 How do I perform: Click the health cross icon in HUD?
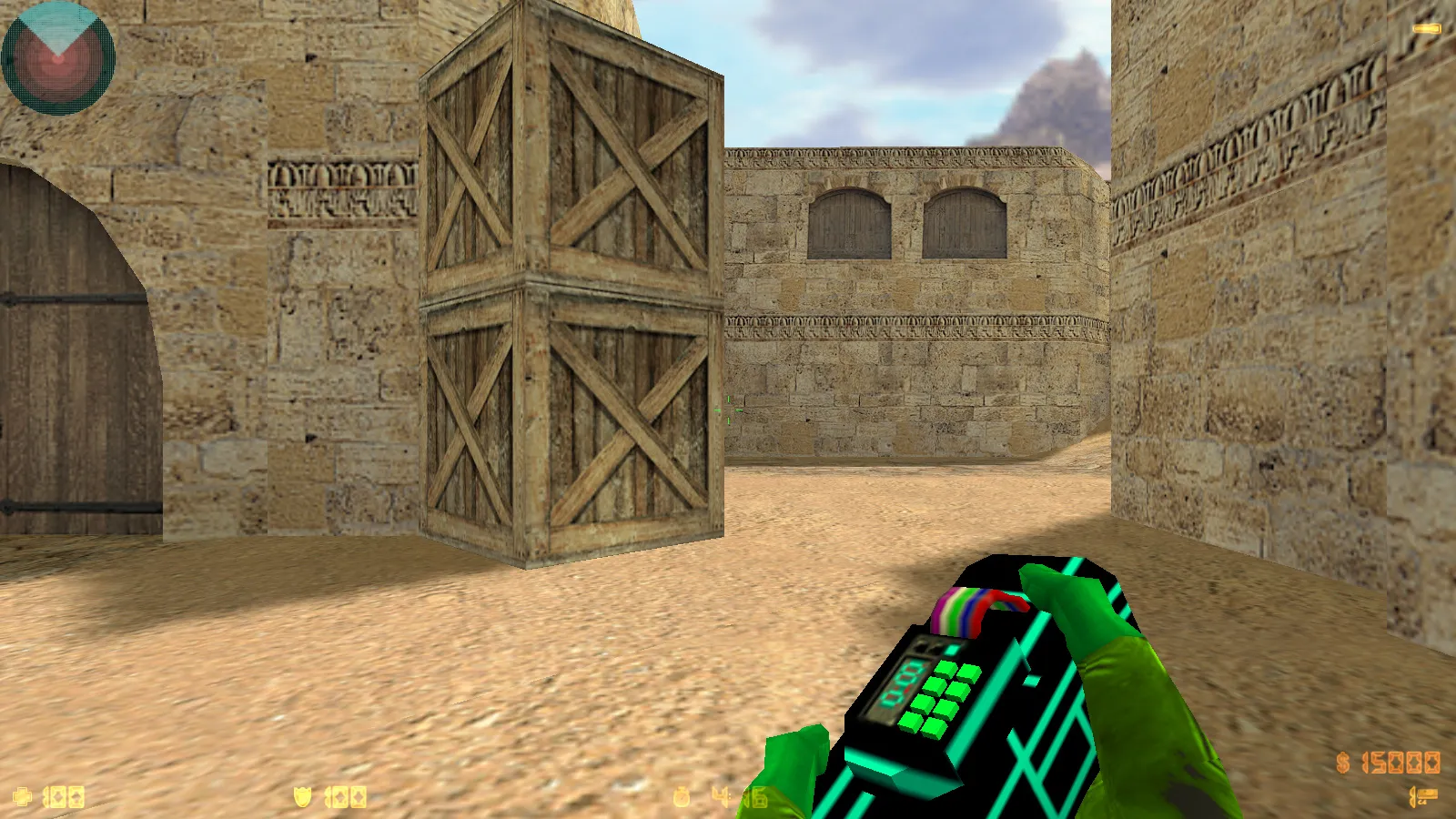pyautogui.click(x=23, y=796)
